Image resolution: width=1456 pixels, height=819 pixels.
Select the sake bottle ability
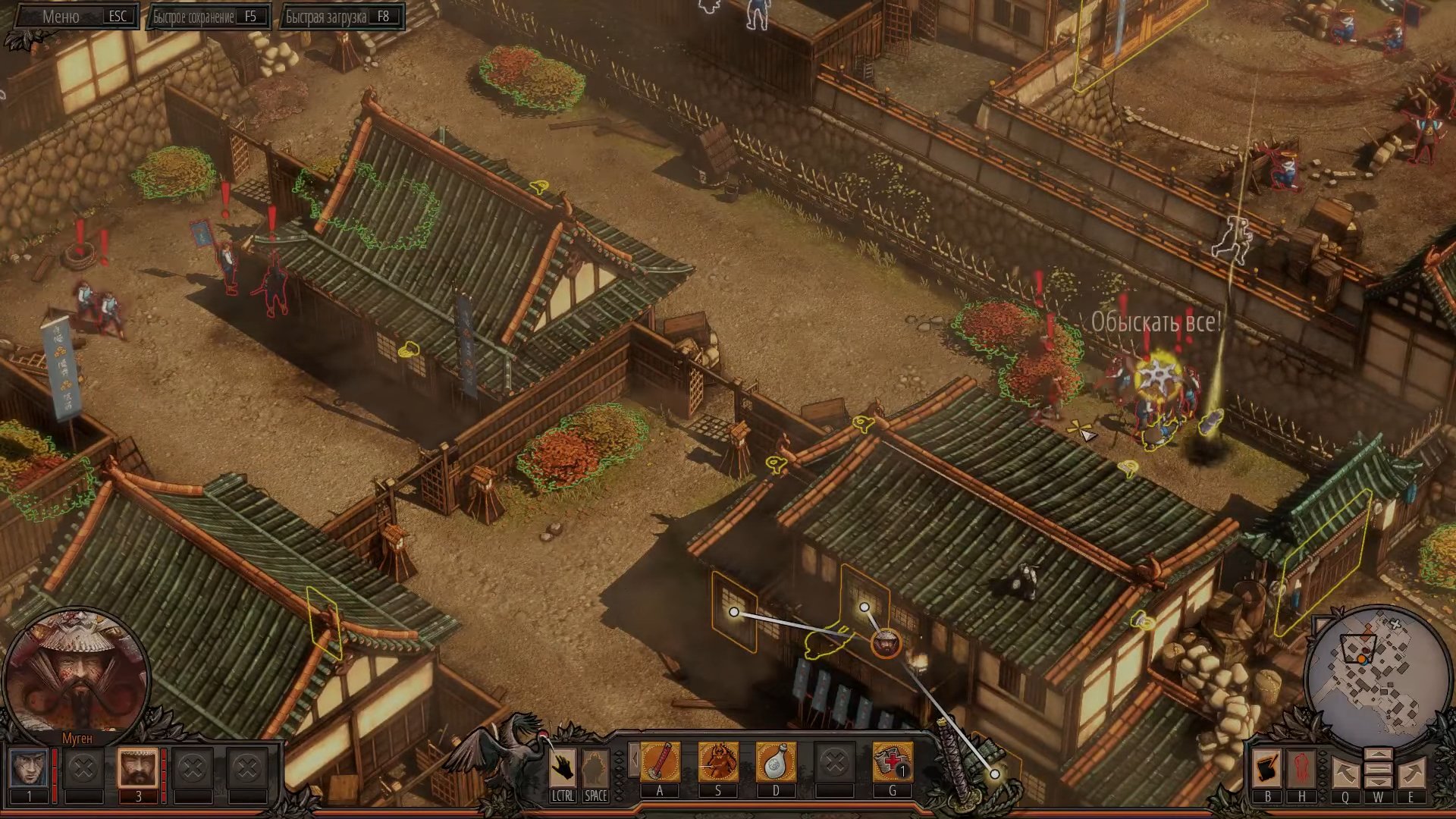775,762
